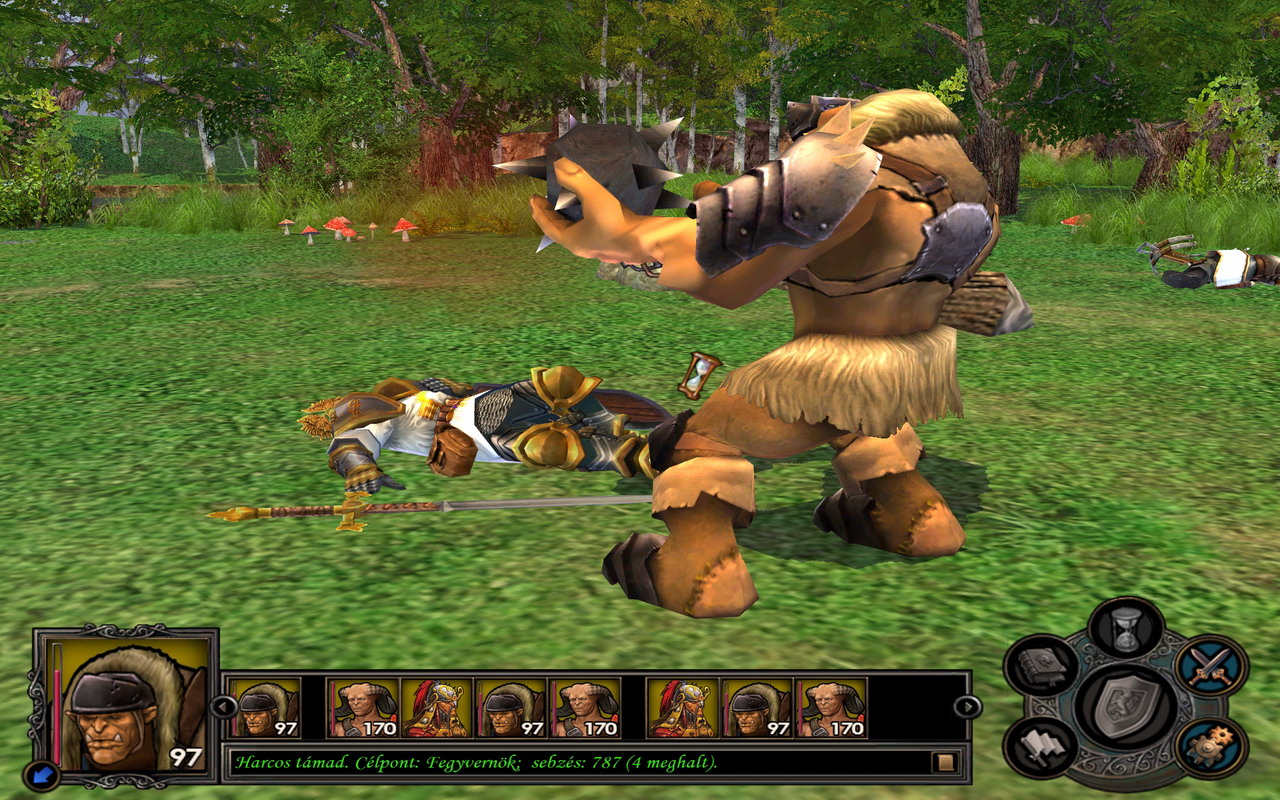Select the large active unit portrait
This screenshot has width=1280, height=800.
(x=127, y=705)
